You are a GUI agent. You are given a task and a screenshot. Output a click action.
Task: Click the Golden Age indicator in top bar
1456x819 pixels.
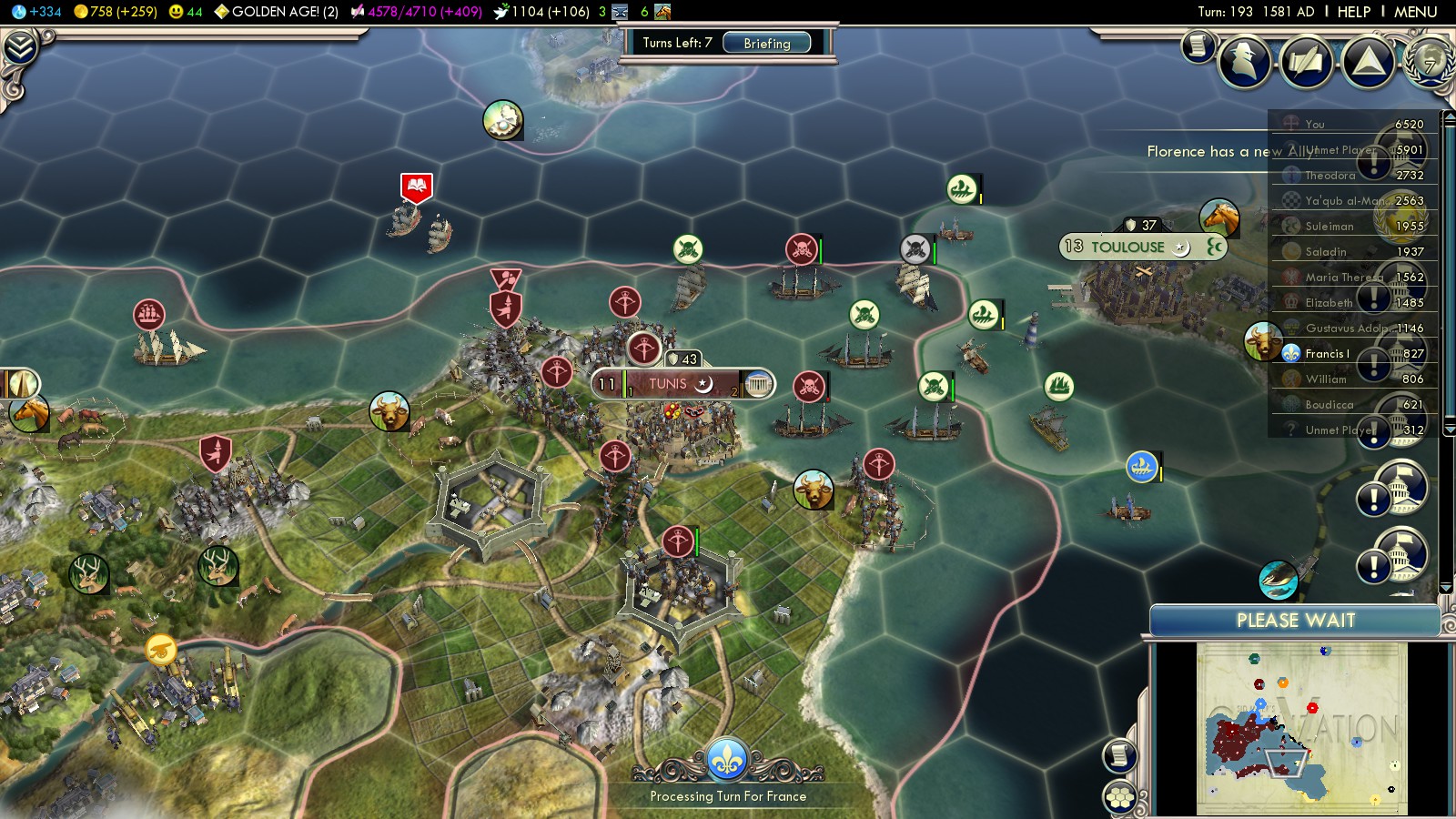[x=276, y=12]
